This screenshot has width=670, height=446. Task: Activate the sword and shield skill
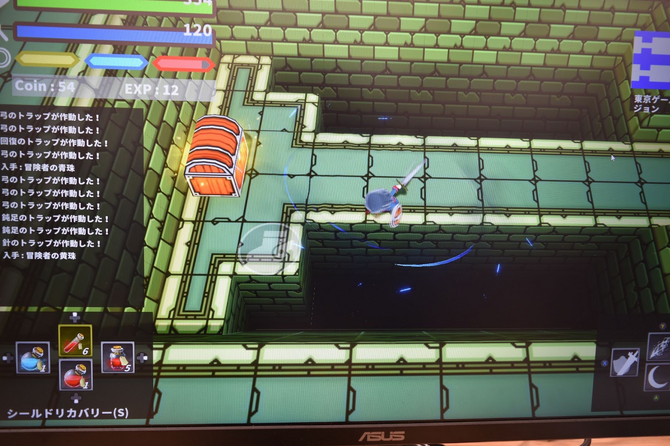tap(625, 362)
